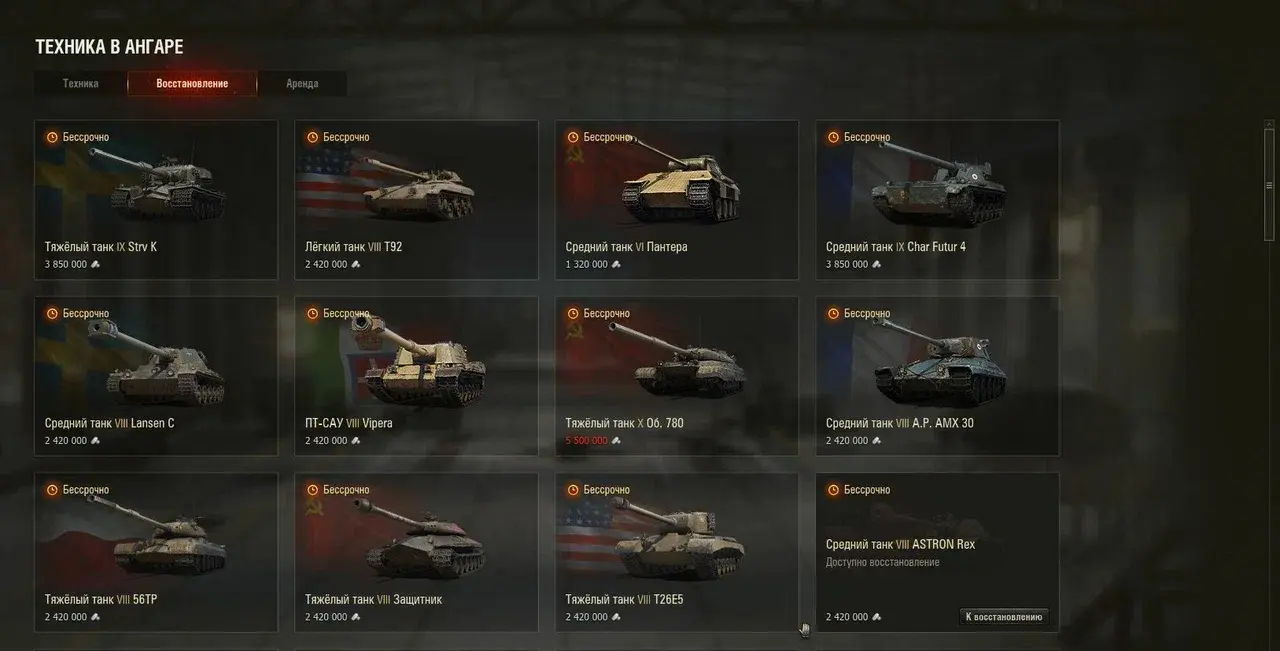Select the Восстановление tab
1280x651 pixels.
coord(192,84)
